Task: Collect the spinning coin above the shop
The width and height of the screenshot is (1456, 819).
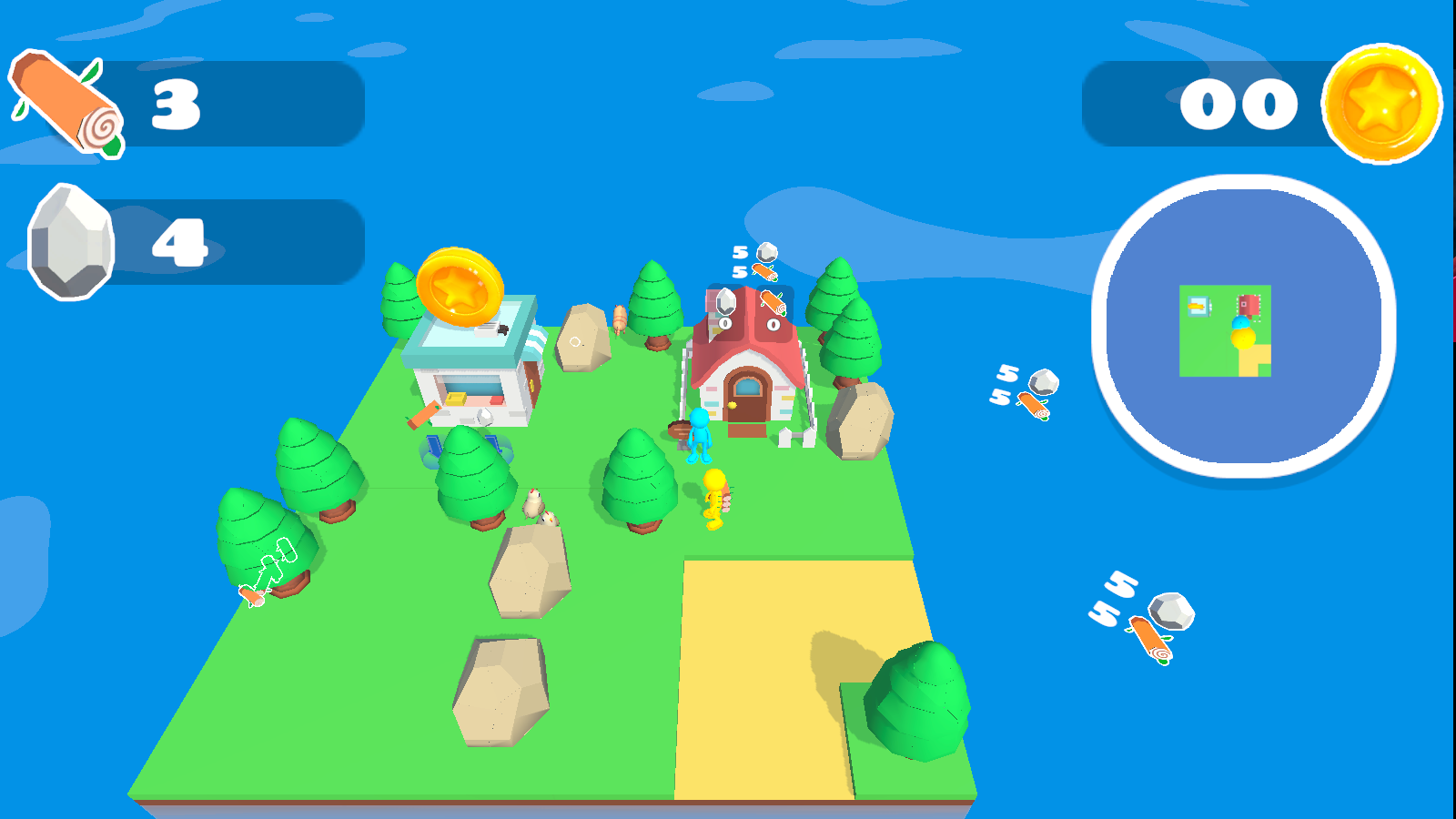Action: coord(460,287)
